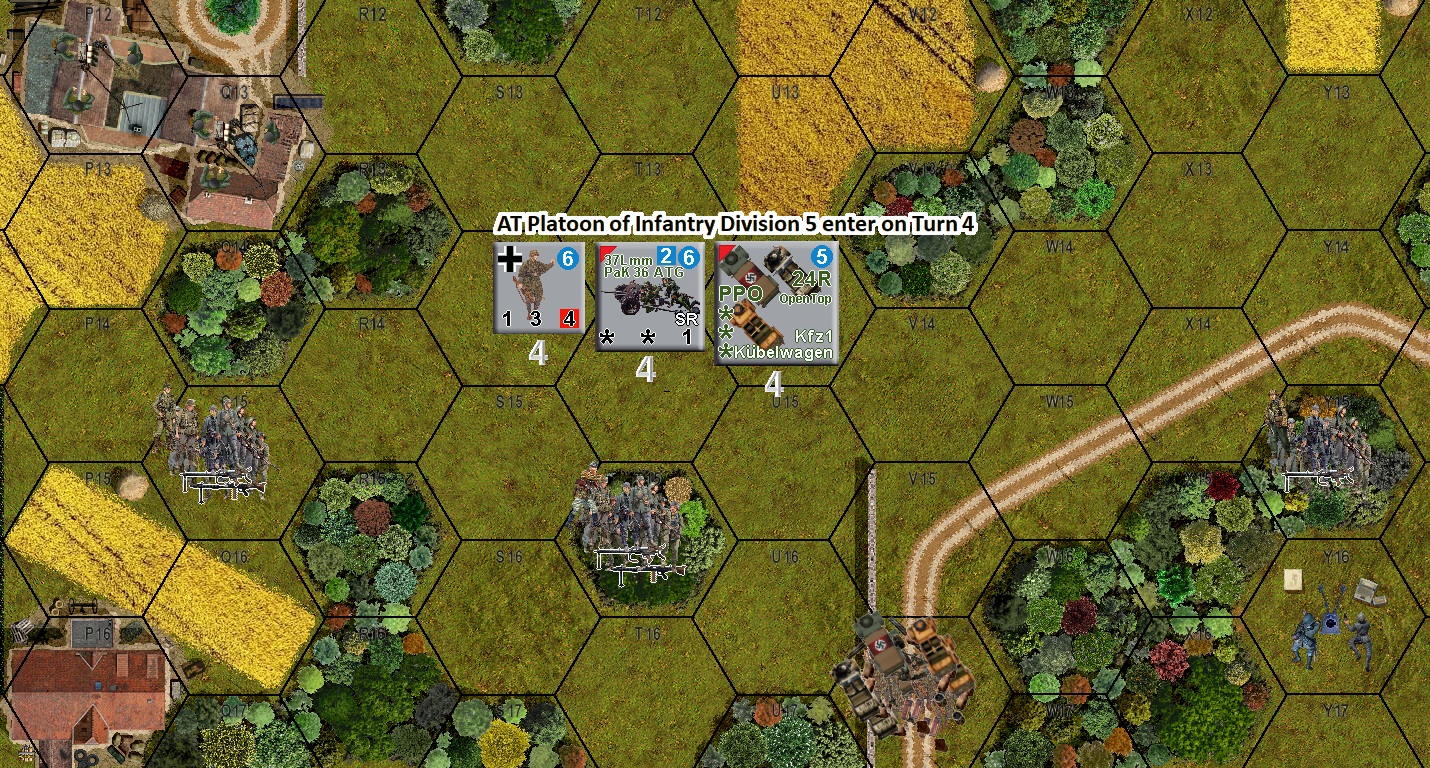
Task: Select the 37Lmm PaK 36 ATG counter
Action: pyautogui.click(x=650, y=295)
